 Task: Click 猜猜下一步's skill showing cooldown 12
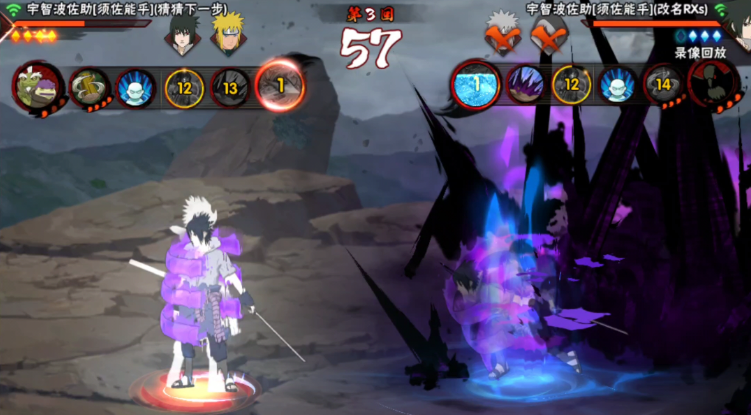[183, 88]
